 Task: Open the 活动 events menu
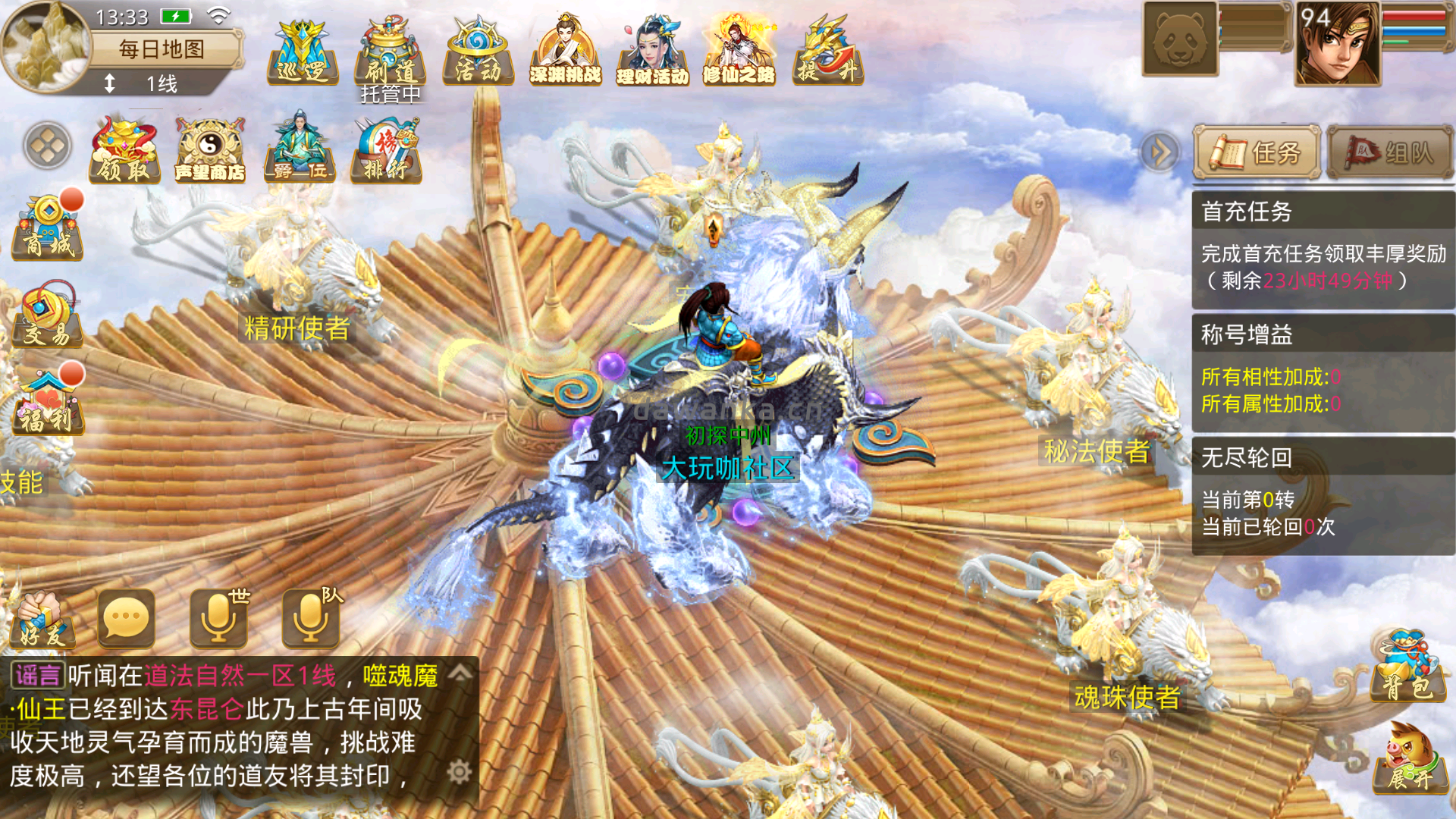pyautogui.click(x=478, y=52)
